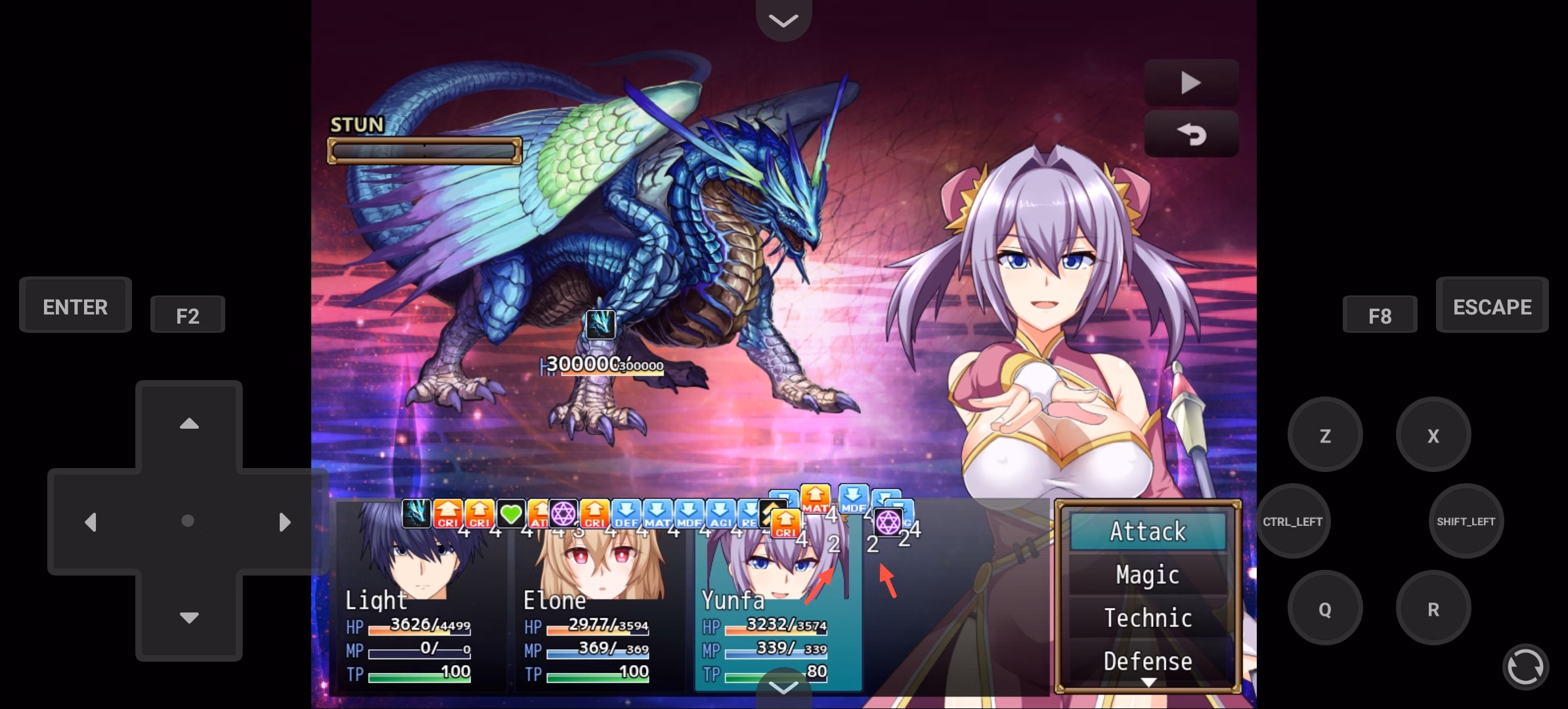Click the curved return arrow button
The height and width of the screenshot is (709, 1568).
pos(1190,135)
